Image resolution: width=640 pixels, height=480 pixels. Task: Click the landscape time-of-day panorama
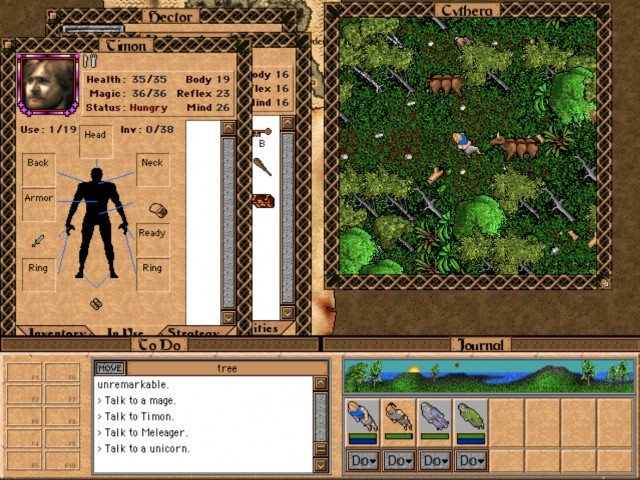(x=489, y=376)
